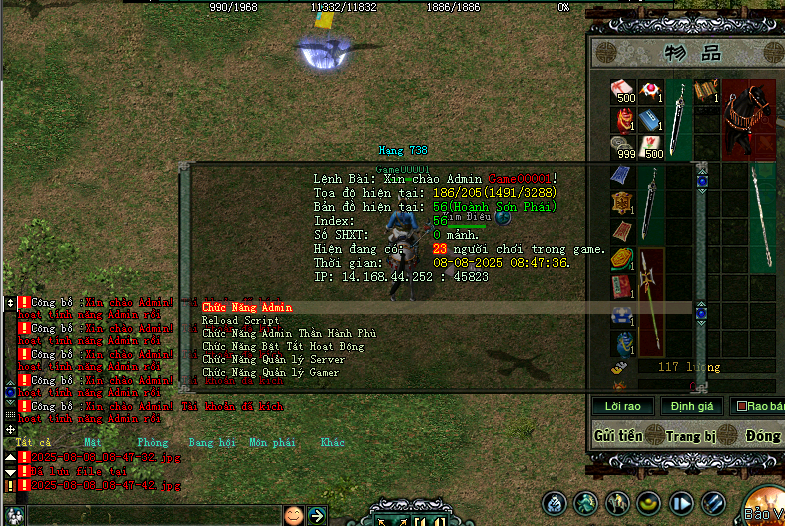
Task: Switch to the "Tất cả" chat tab
Action: pos(33,441)
